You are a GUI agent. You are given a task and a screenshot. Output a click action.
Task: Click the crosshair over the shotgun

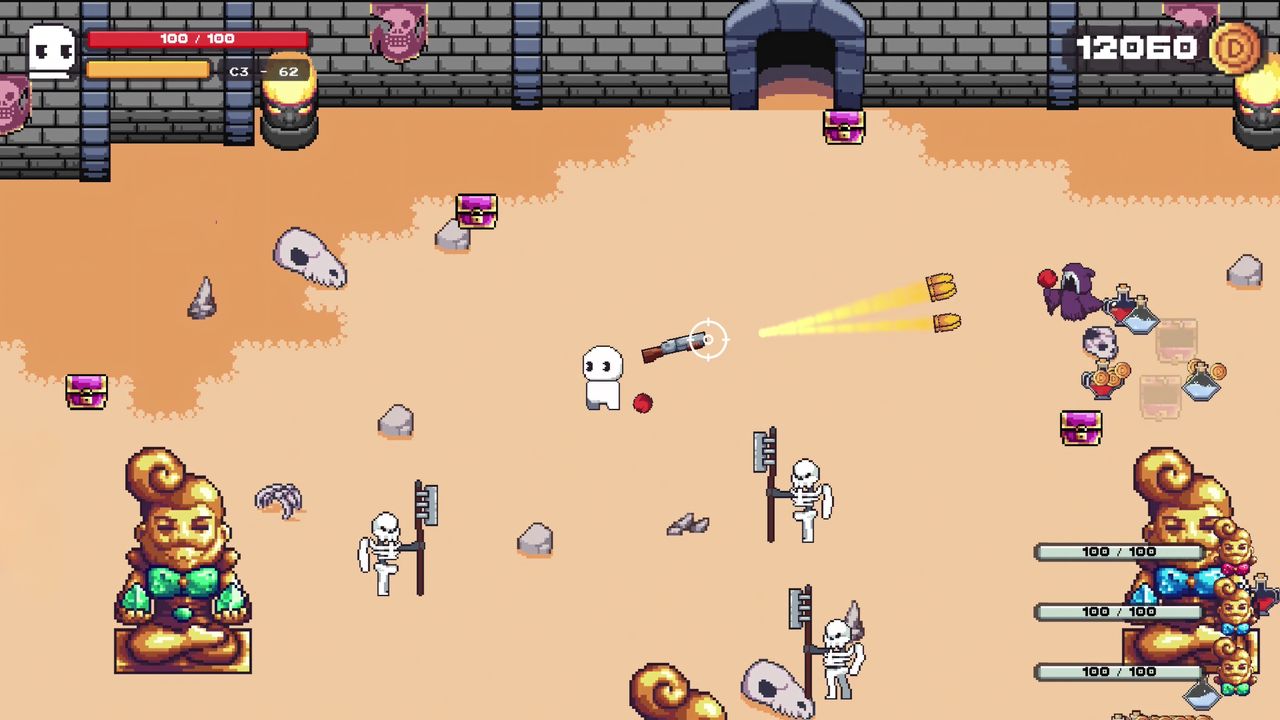tap(708, 340)
